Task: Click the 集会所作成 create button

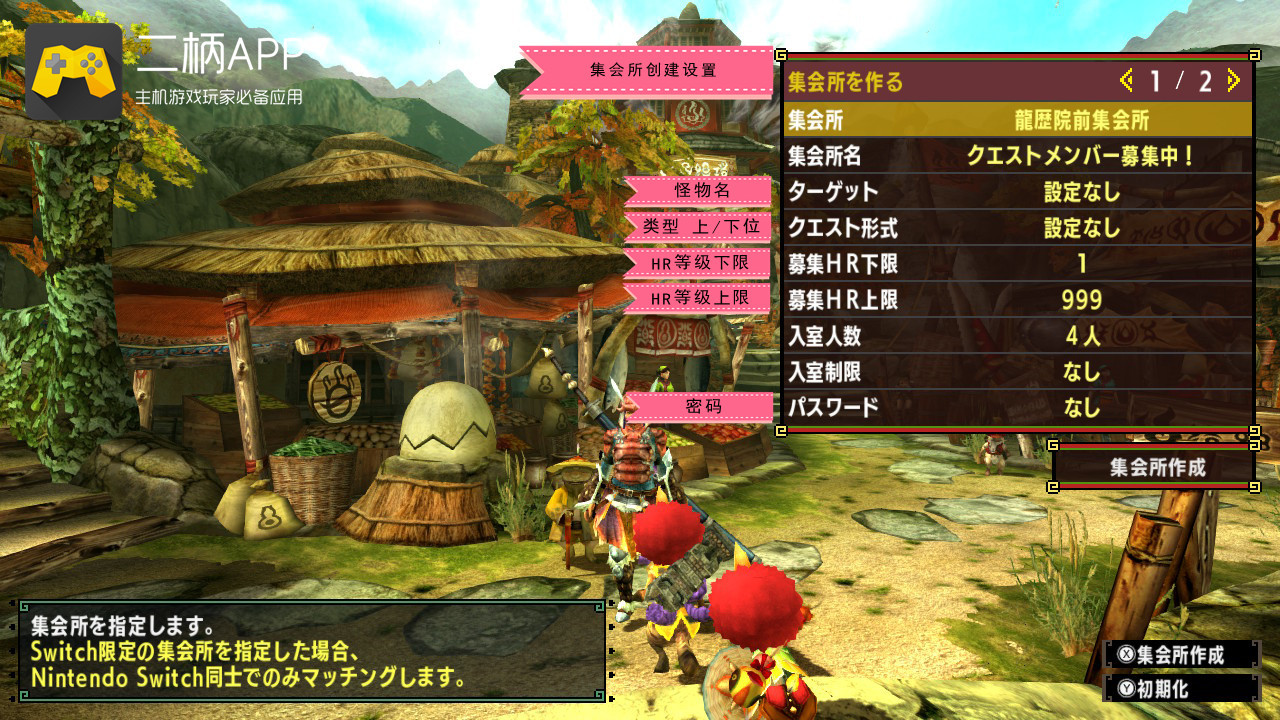Action: tap(1156, 467)
